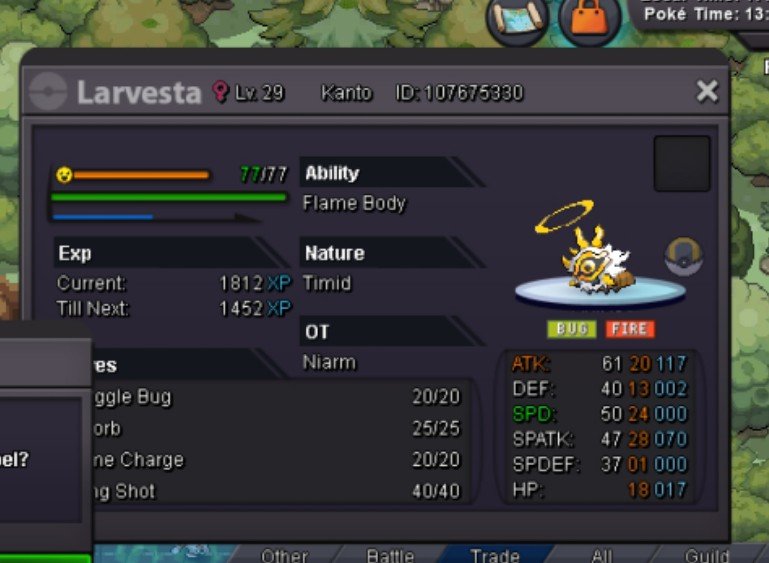Close the Larvesta summary window
Viewport: 769px width, 563px height.
point(707,92)
